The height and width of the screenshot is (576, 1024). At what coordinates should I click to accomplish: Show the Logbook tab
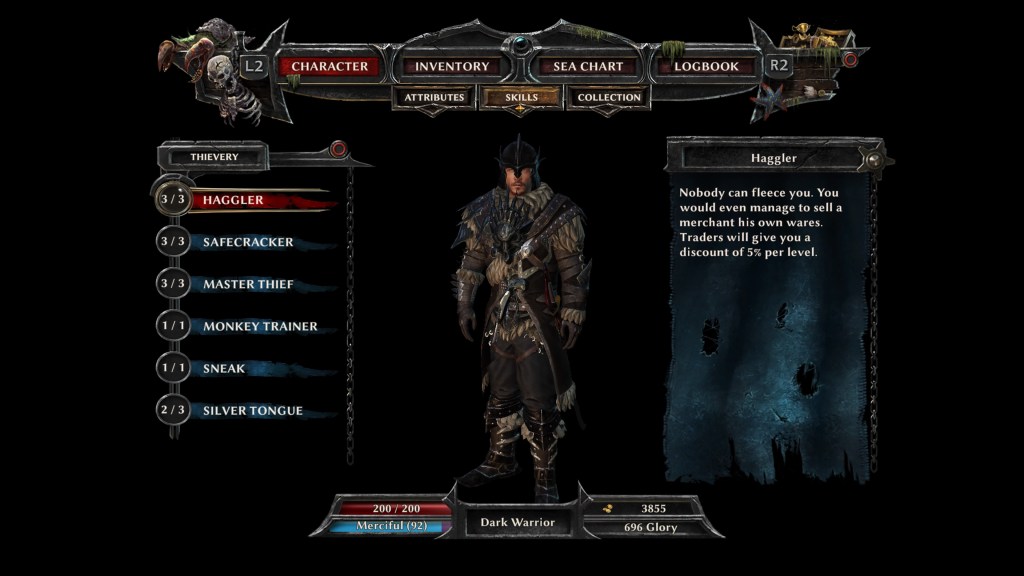[706, 67]
